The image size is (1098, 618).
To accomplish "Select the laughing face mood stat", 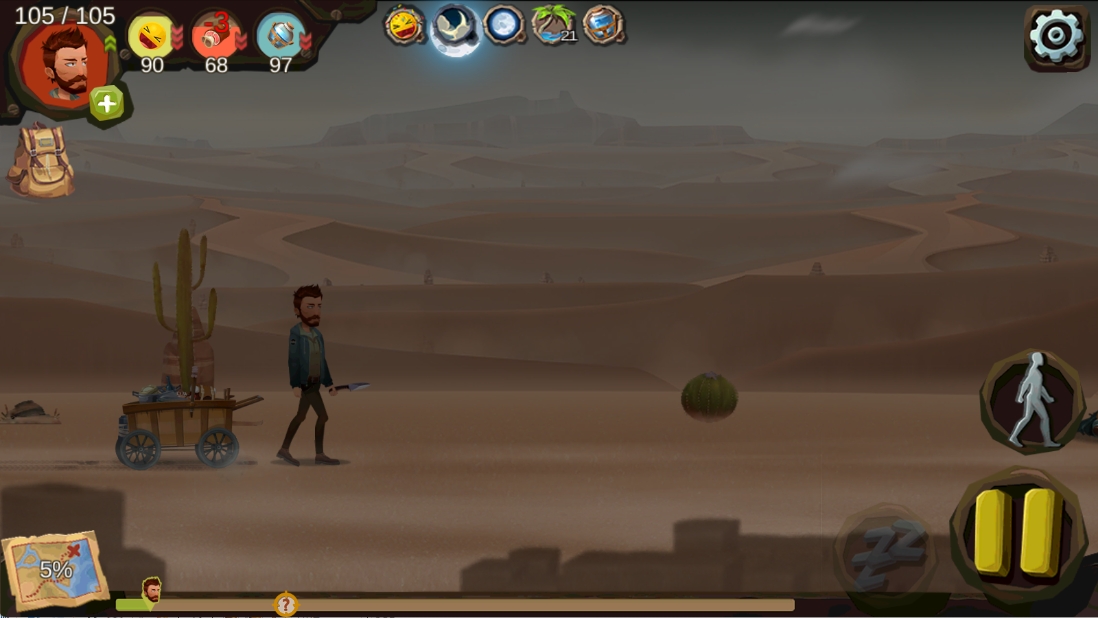I will (151, 37).
